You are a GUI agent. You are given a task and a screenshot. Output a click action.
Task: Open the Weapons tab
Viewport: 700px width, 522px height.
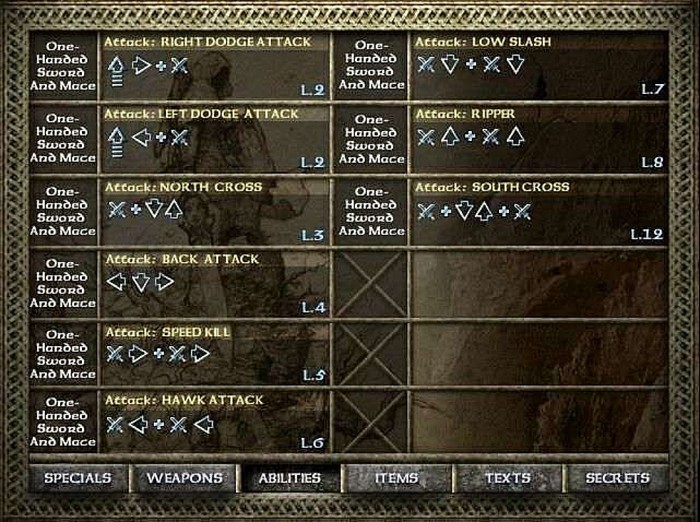coord(184,479)
